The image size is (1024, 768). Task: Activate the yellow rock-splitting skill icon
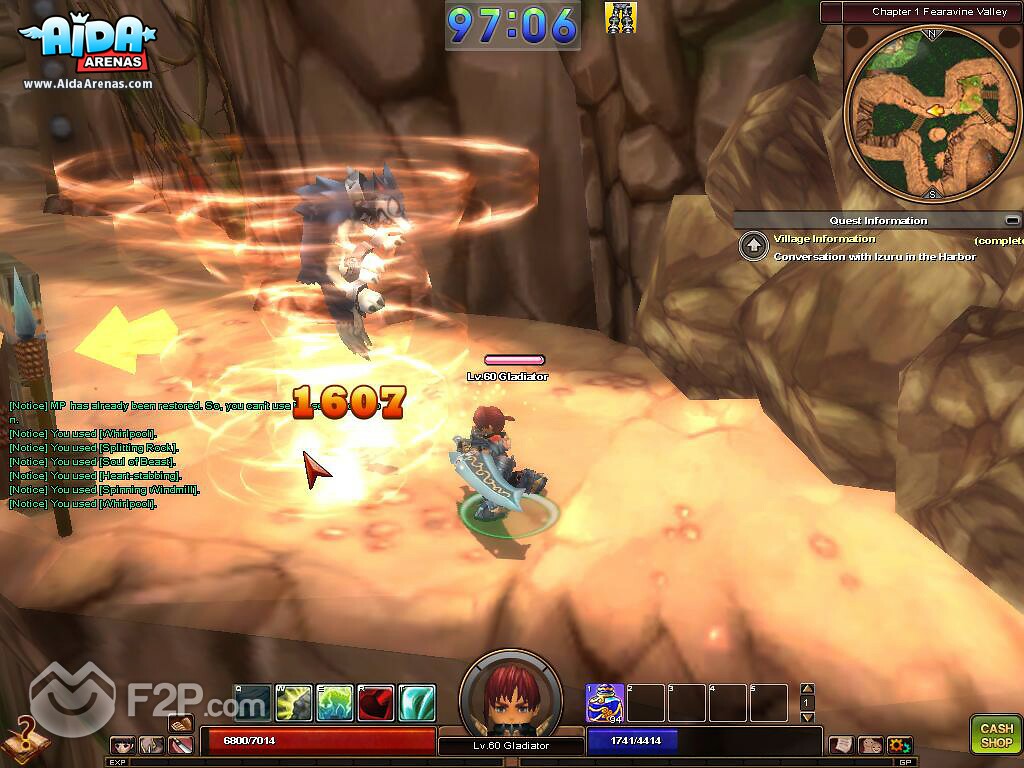(294, 703)
